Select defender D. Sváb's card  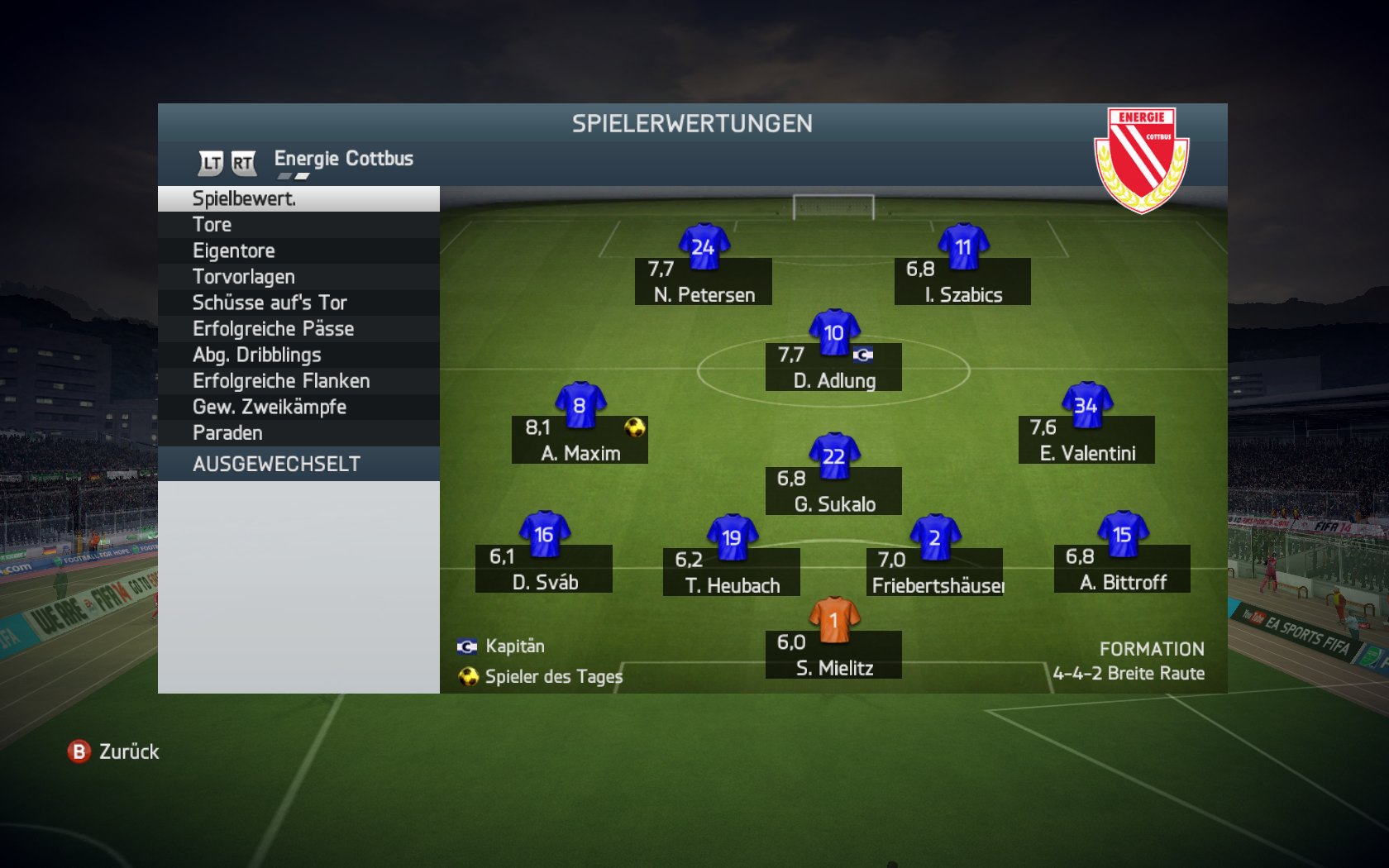(544, 569)
